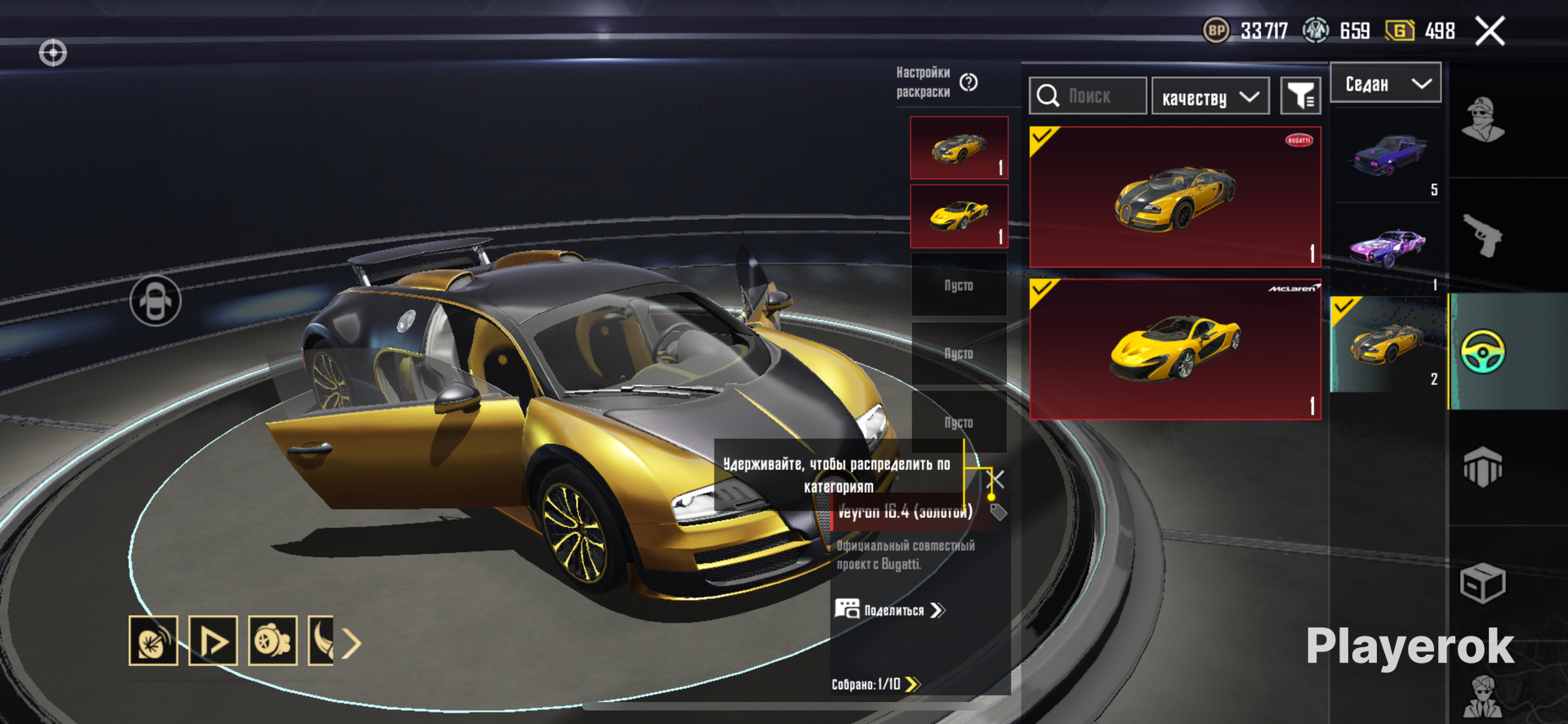Open the pistol weapons tab
This screenshot has height=724, width=1568.
(x=1482, y=235)
